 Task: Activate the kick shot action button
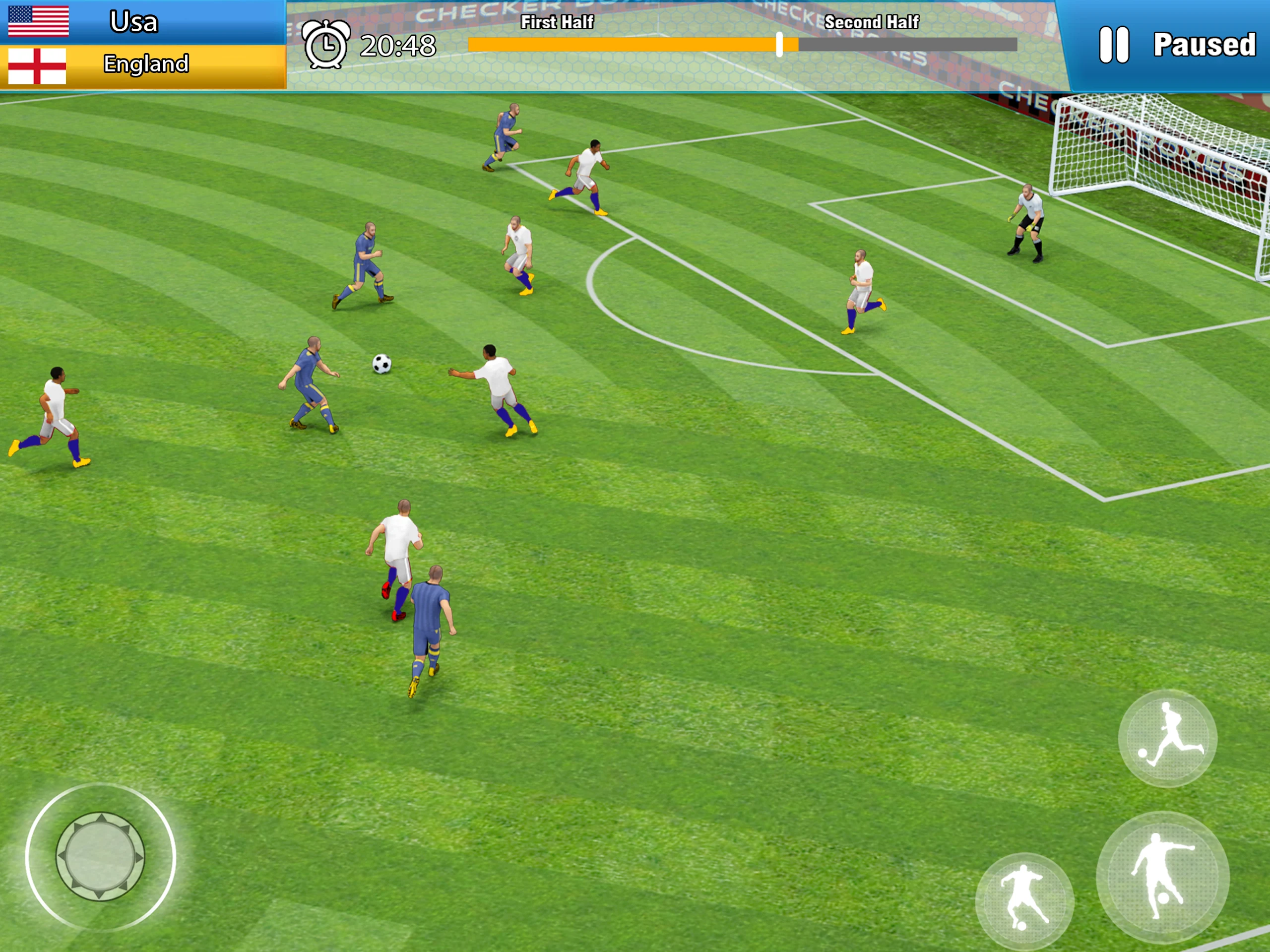pos(1163,878)
